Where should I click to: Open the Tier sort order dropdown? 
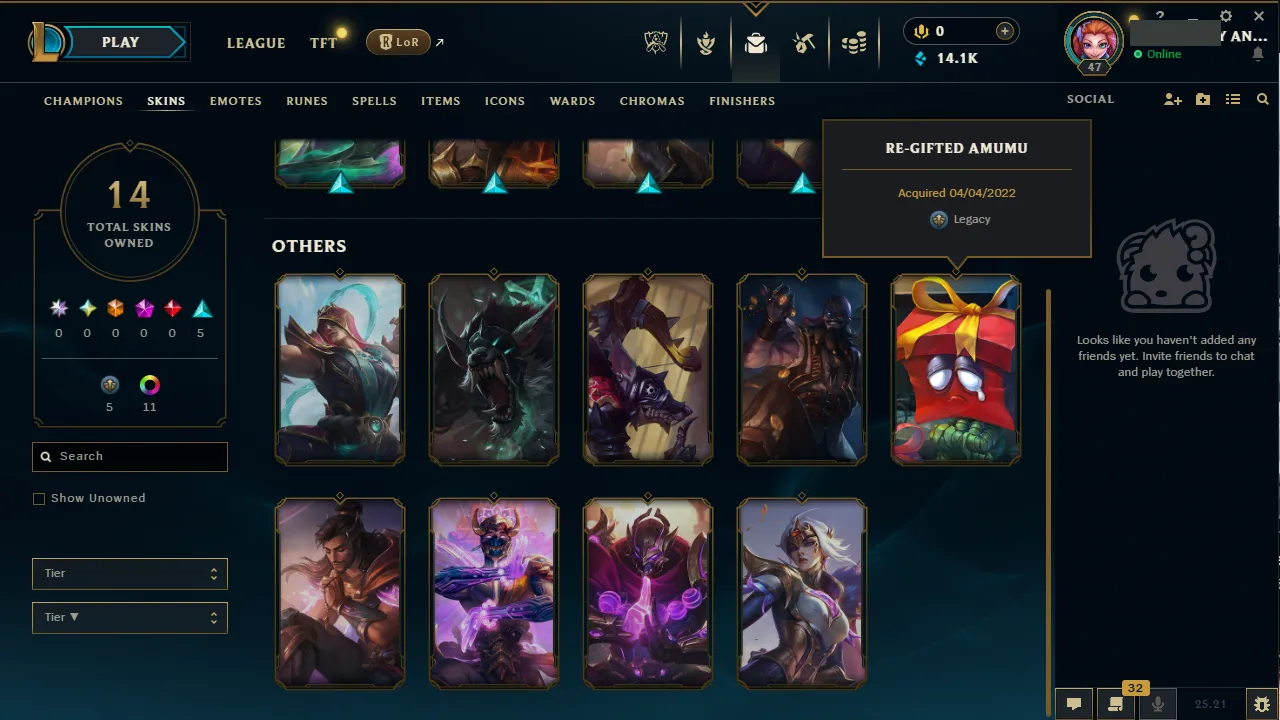coord(129,617)
